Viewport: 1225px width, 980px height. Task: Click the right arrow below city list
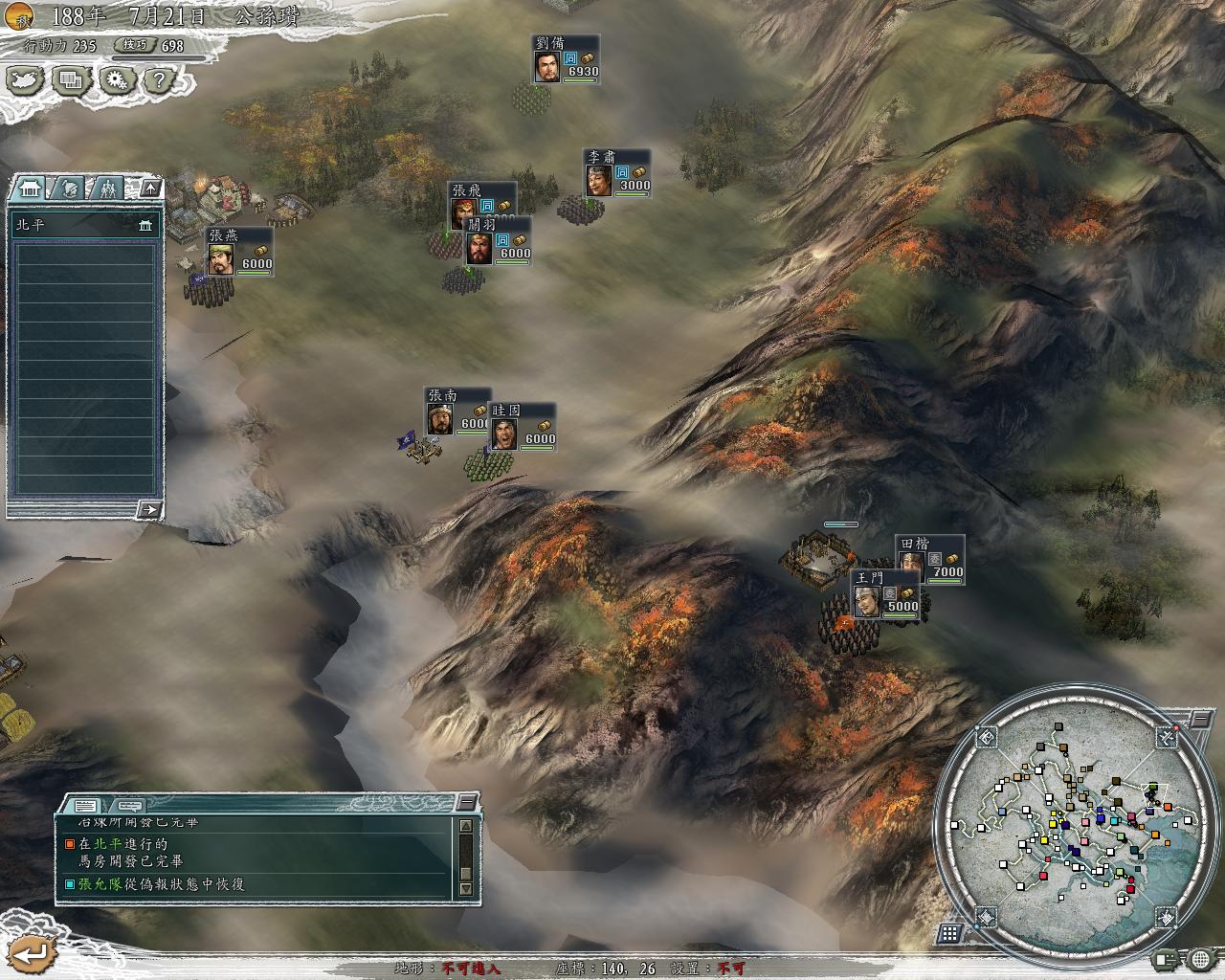148,509
